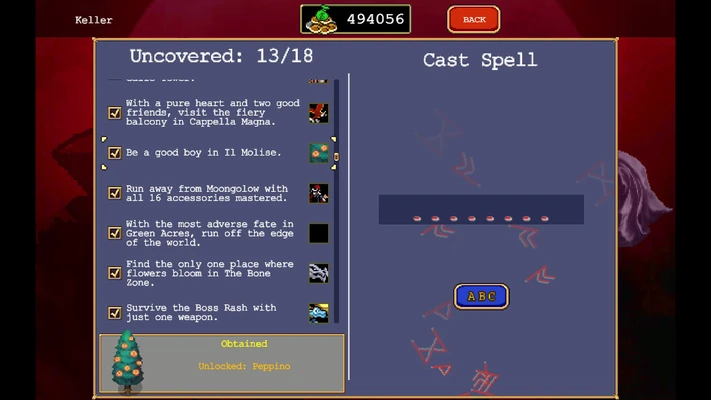
Task: Select the Cappella Magna secret character icon
Action: pos(318,113)
